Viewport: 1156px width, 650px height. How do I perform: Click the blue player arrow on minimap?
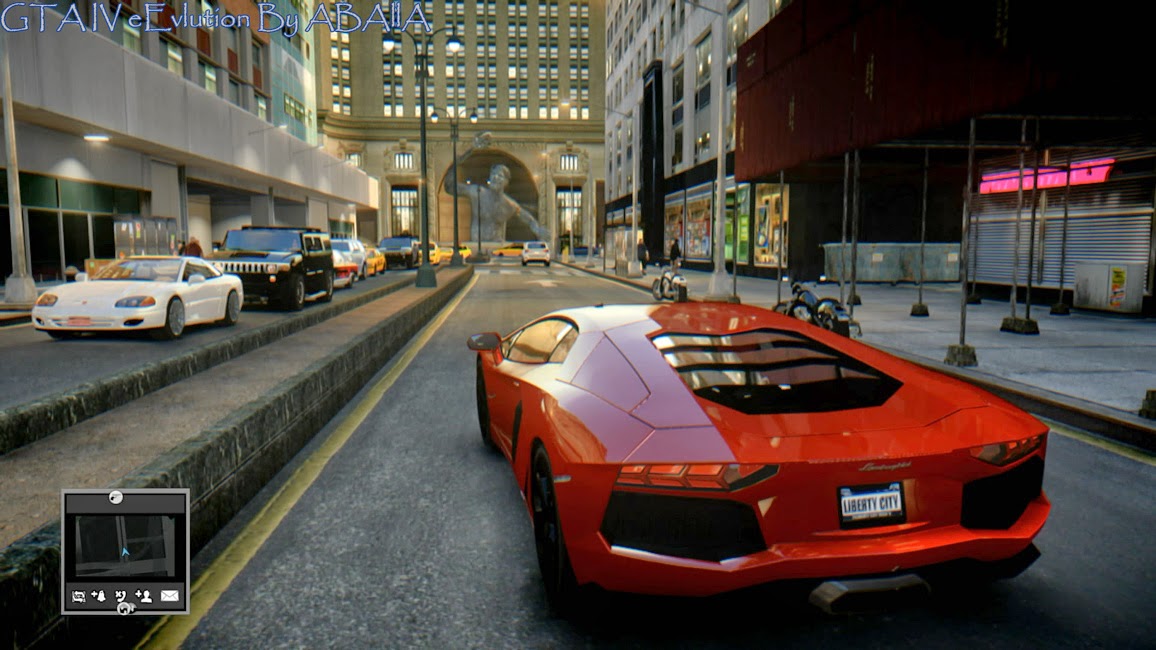125,550
